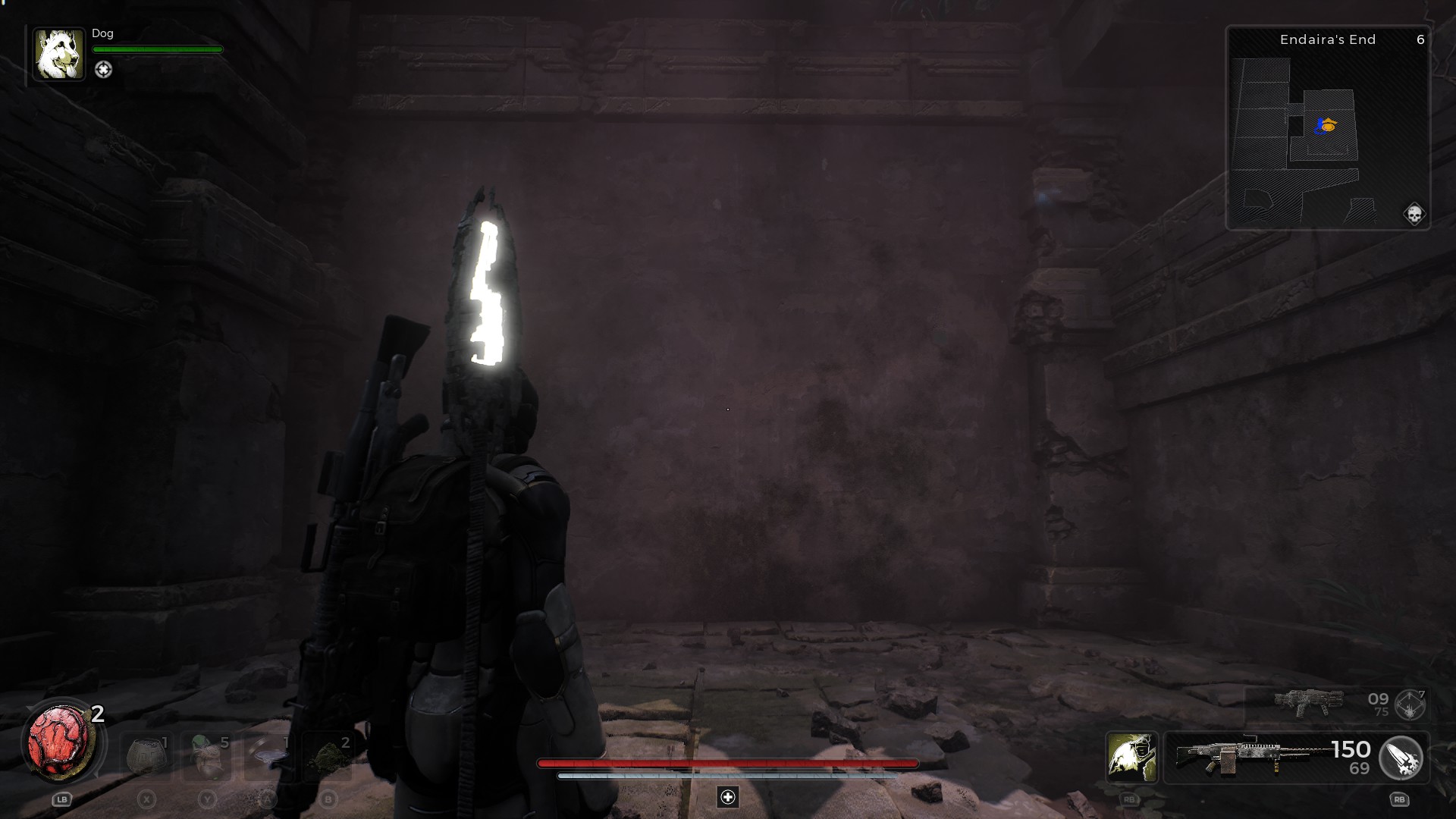This screenshot has height=819, width=1456.
Task: Click the zone level number 6
Action: [1422, 39]
